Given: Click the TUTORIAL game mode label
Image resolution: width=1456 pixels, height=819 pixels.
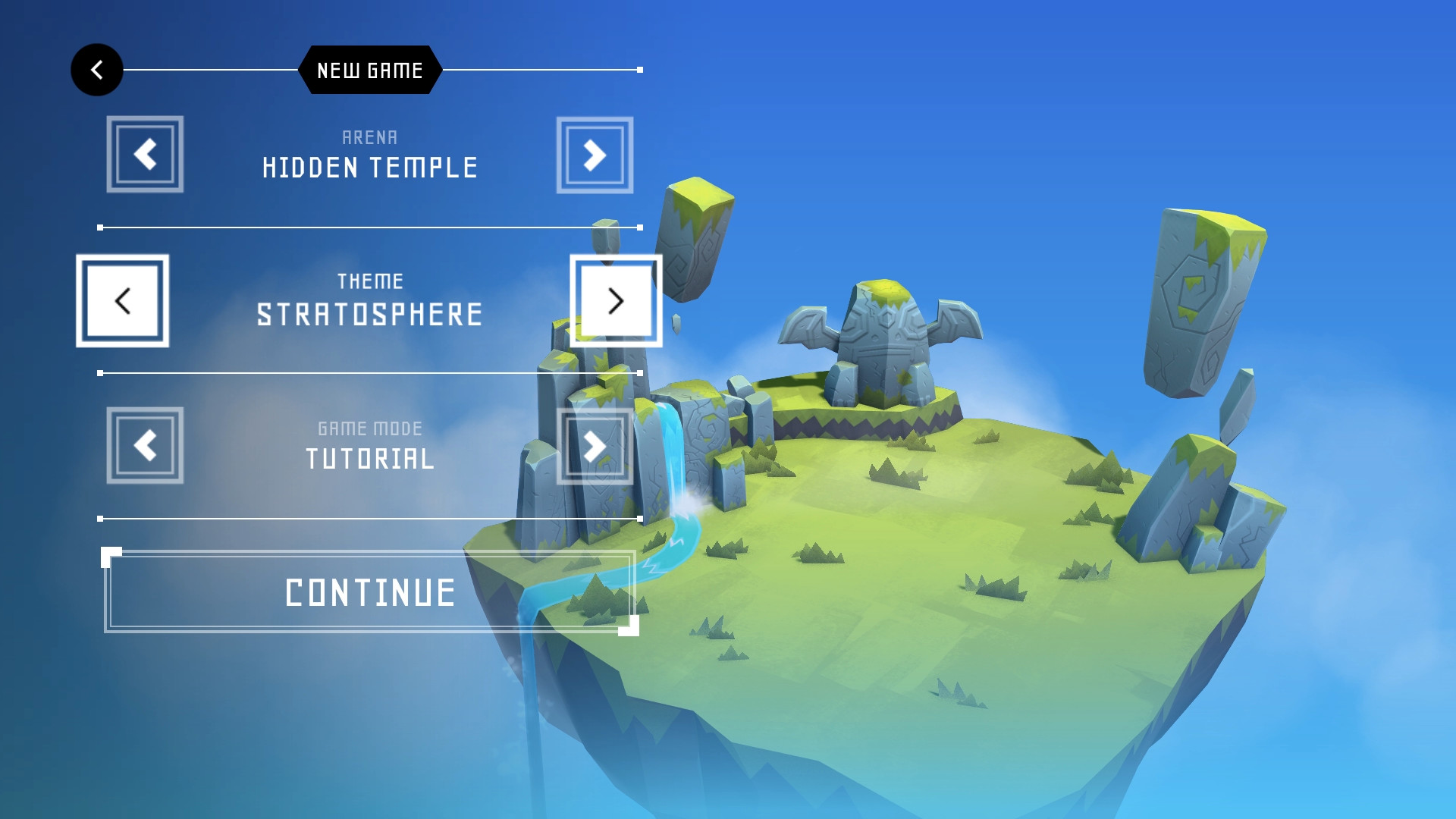Looking at the screenshot, I should (x=370, y=459).
